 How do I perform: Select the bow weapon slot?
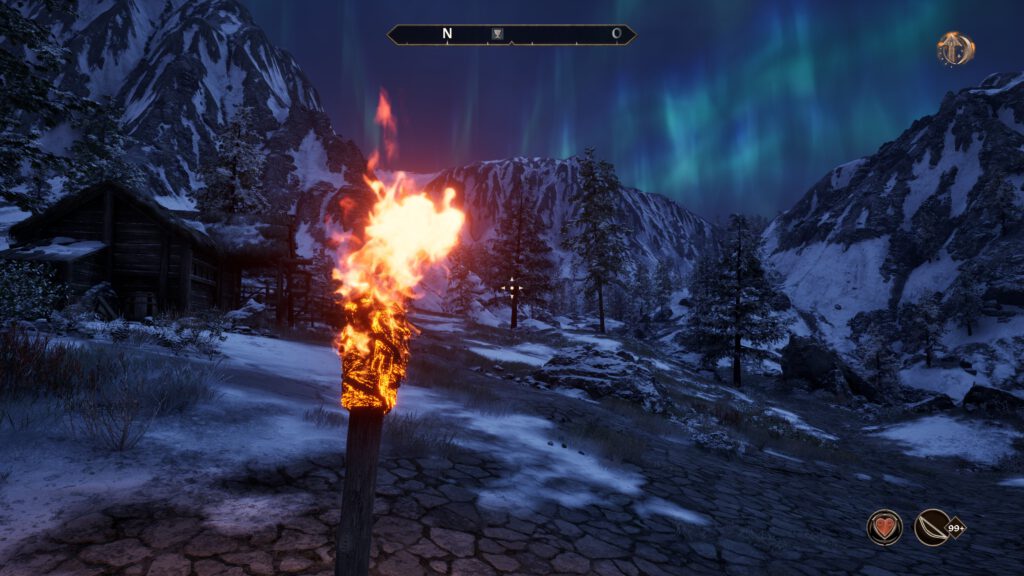coord(932,527)
